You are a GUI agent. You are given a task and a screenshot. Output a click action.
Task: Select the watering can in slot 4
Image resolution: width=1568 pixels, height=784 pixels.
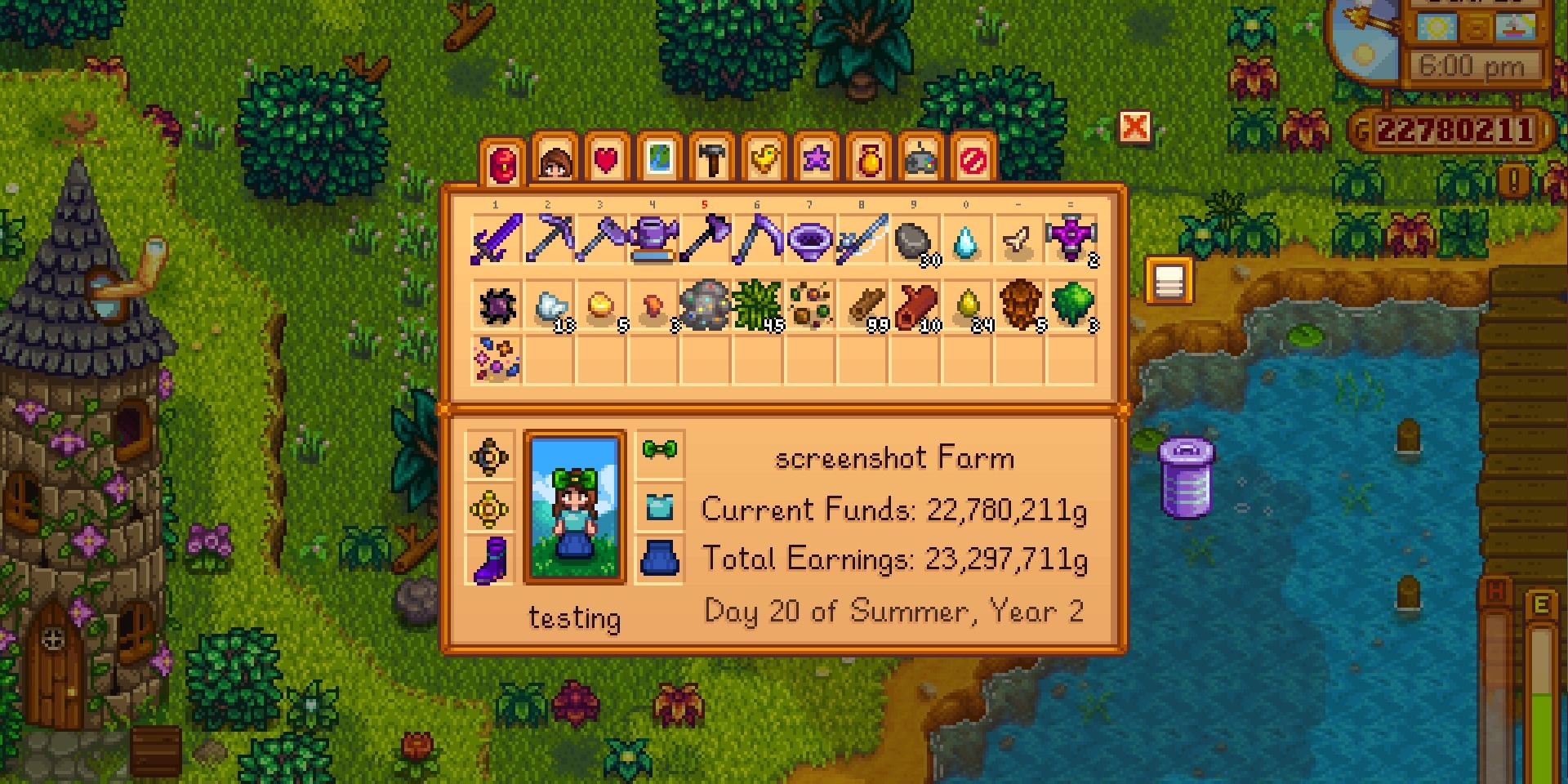point(653,238)
